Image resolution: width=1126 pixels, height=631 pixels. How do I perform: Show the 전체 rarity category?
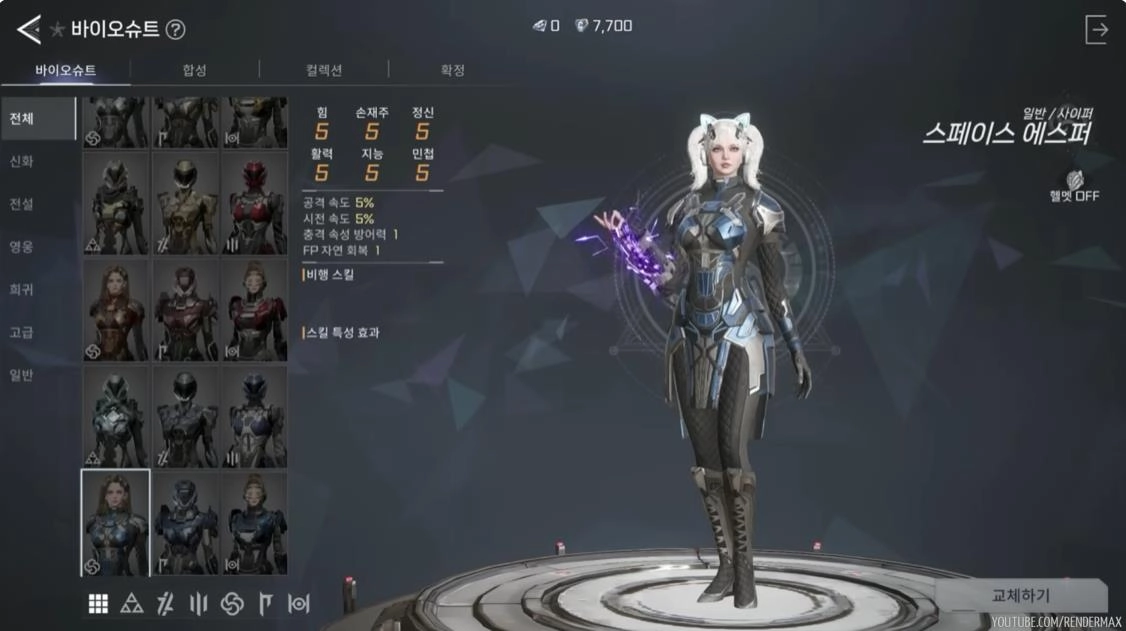click(x=22, y=118)
